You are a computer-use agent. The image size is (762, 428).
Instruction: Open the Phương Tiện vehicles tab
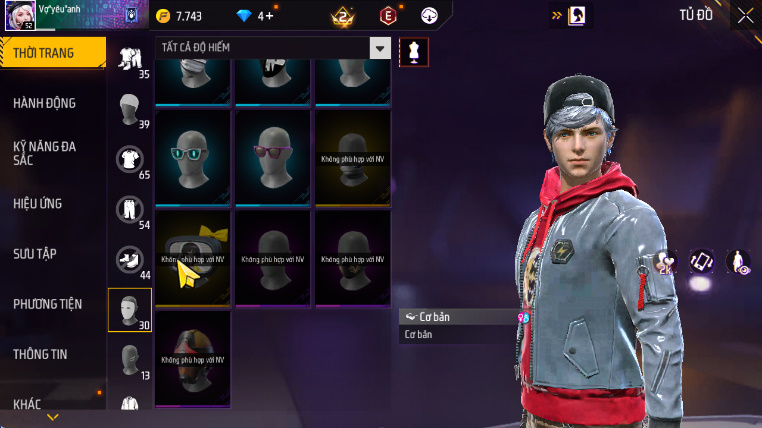click(47, 303)
